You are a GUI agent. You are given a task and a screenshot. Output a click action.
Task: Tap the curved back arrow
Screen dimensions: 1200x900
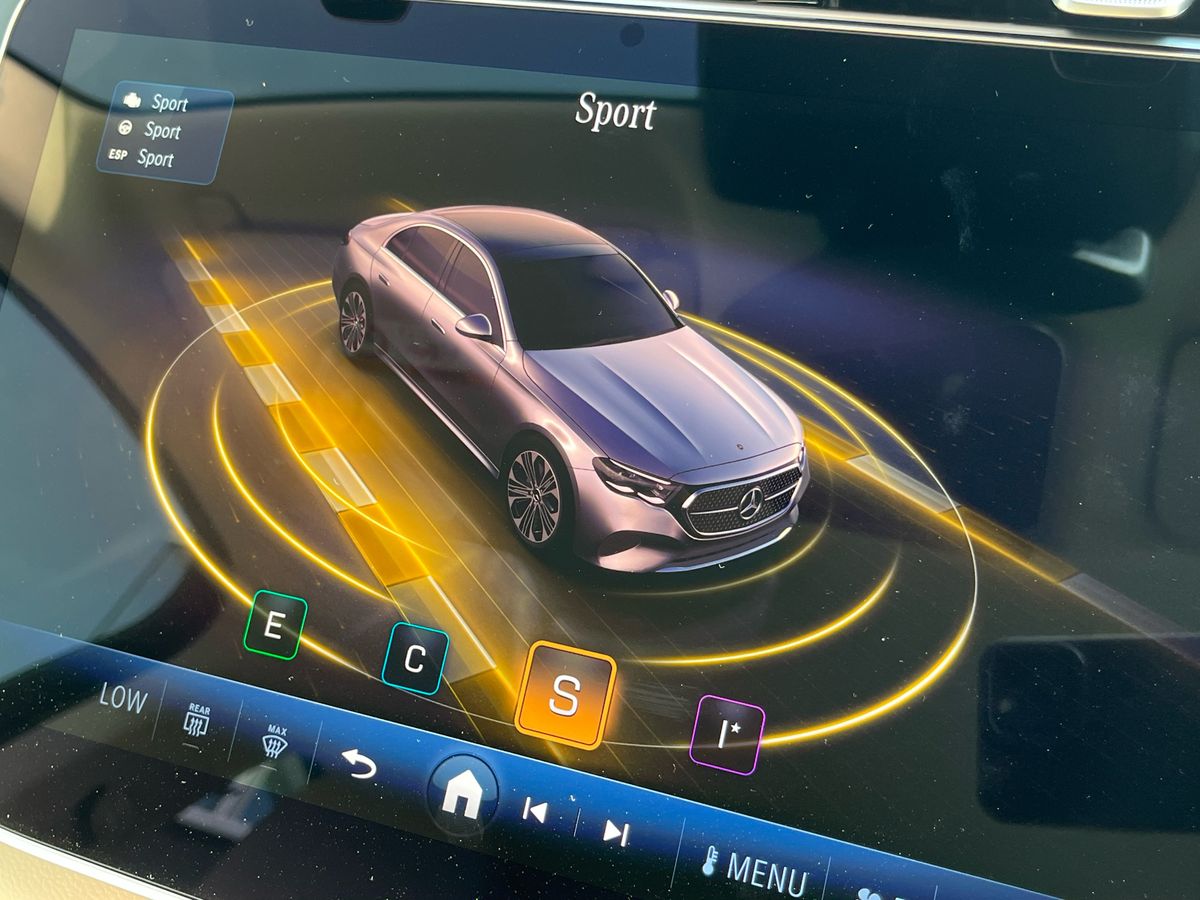[359, 763]
